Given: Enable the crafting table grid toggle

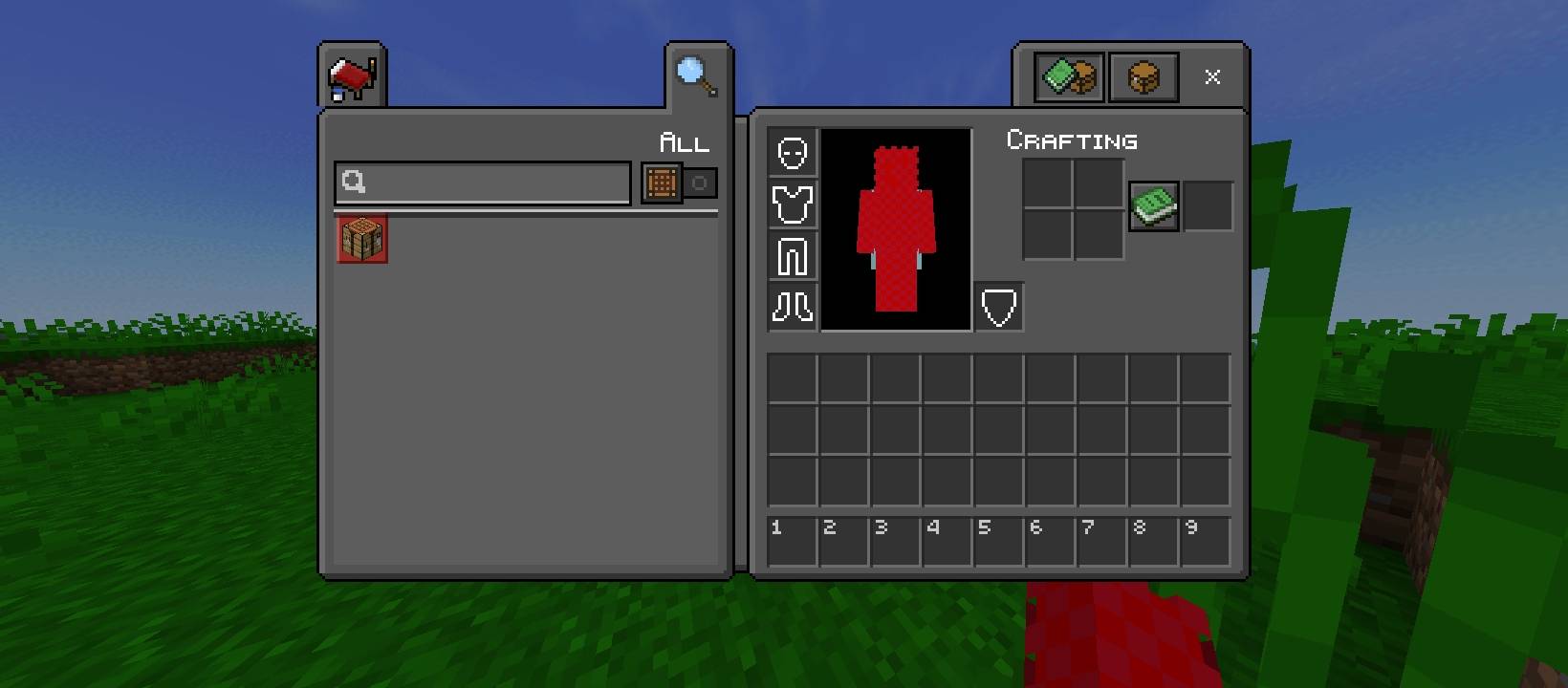Looking at the screenshot, I should (662, 183).
